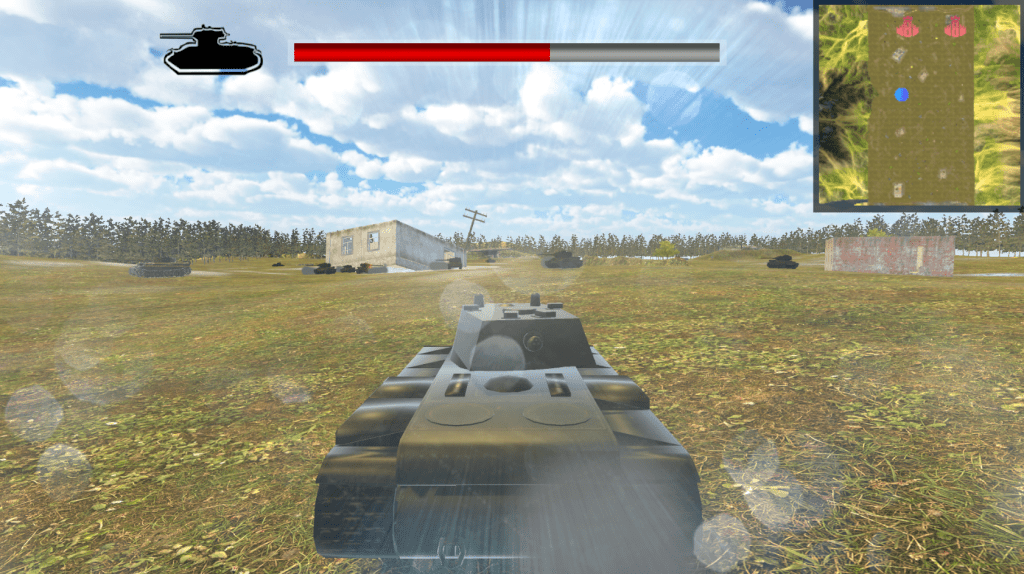Click the black tank silhouette icon
The width and height of the screenshot is (1024, 574).
coord(212,51)
